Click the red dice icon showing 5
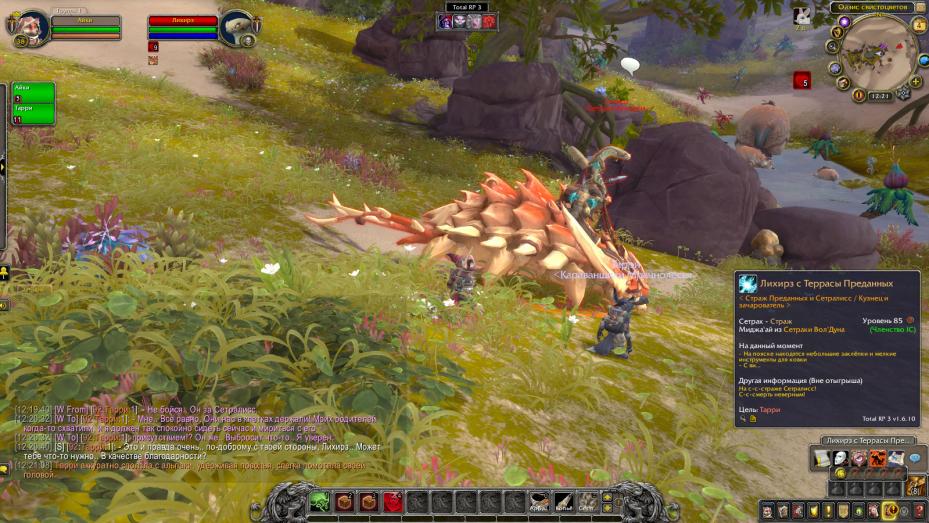Image resolution: width=929 pixels, height=523 pixels. point(802,80)
